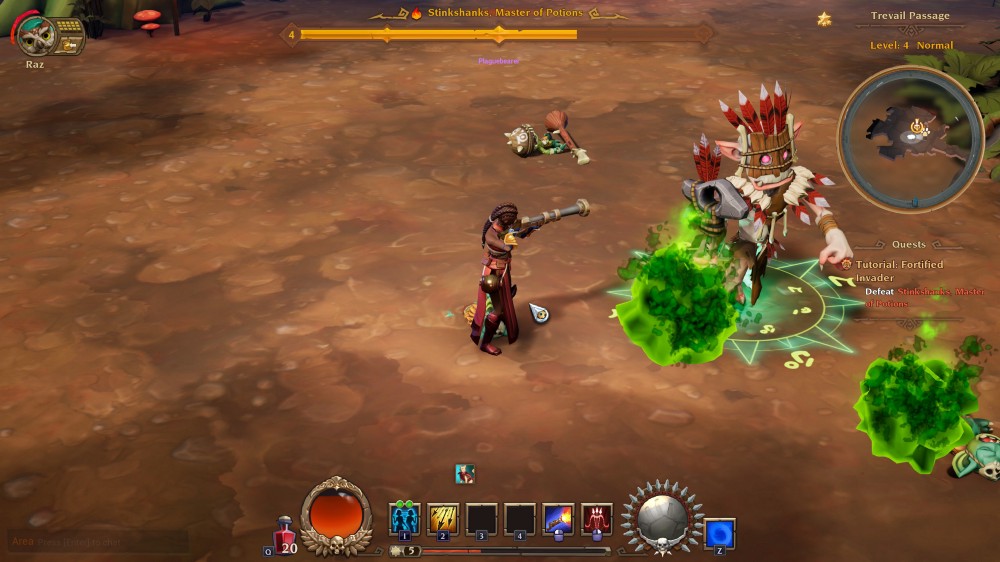
Task: Click the character buff icon above the hotbar
Action: [x=465, y=473]
